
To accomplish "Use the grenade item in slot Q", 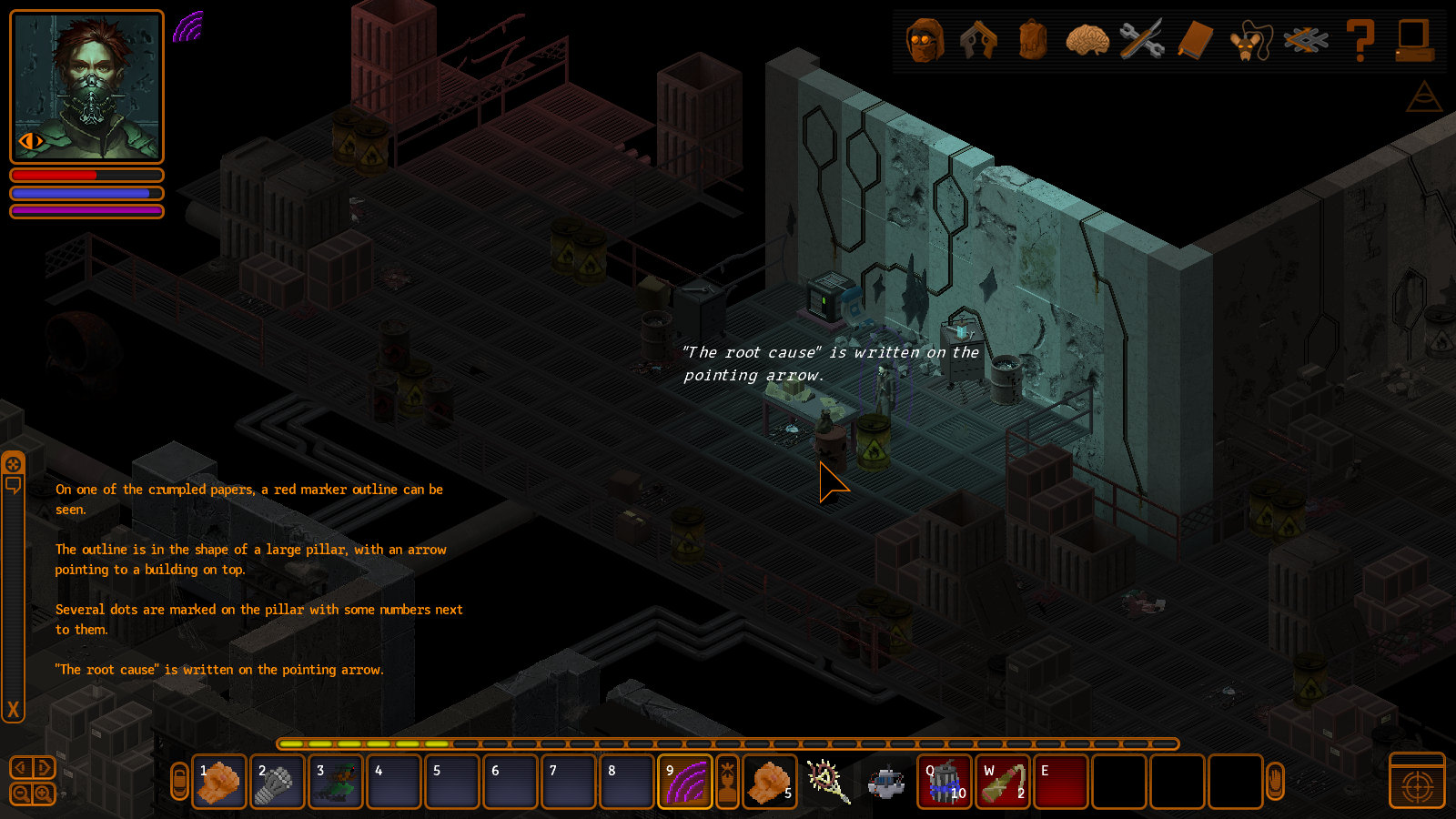I will point(945,782).
